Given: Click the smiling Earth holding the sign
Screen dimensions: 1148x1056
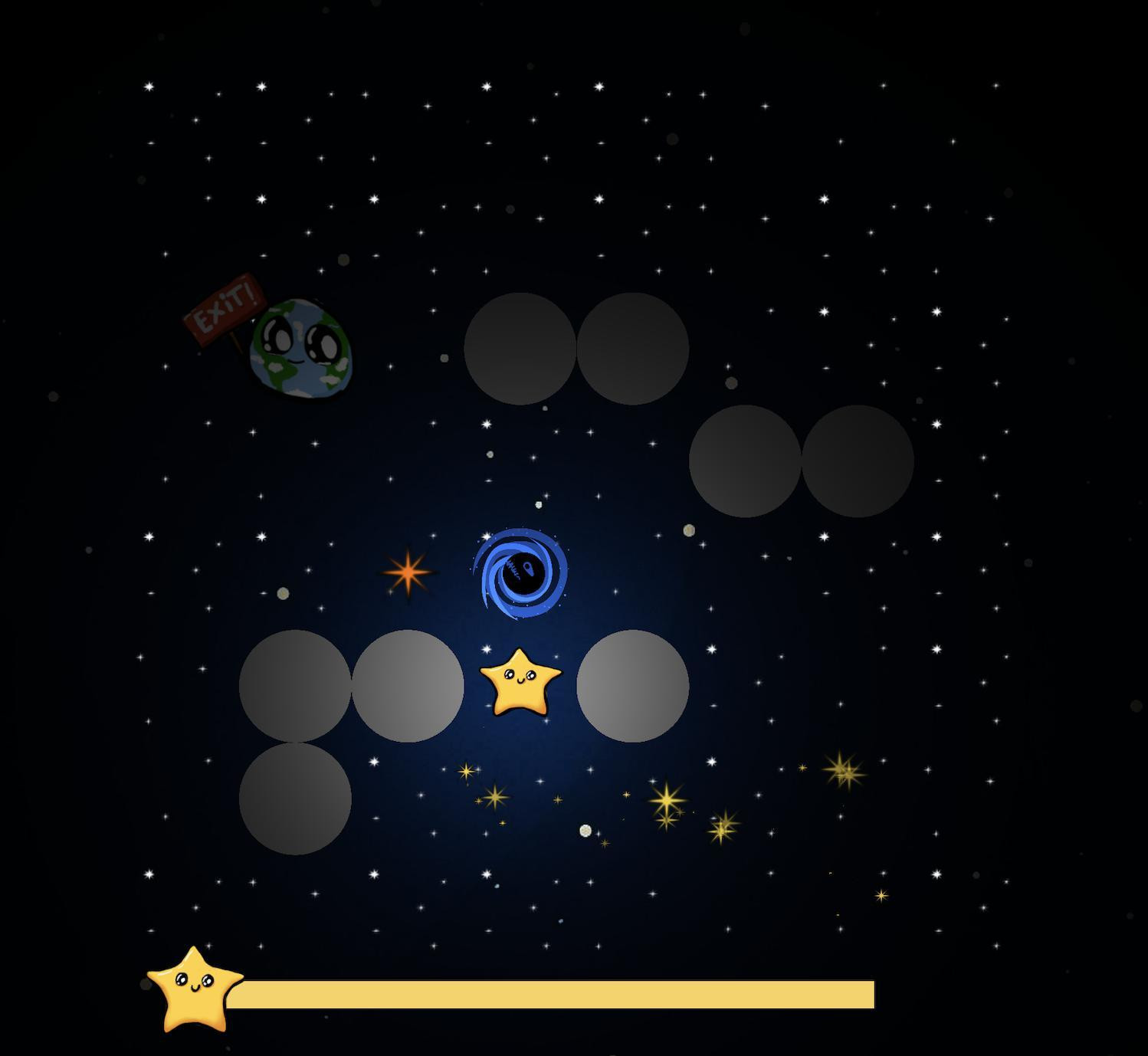Looking at the screenshot, I should (299, 349).
